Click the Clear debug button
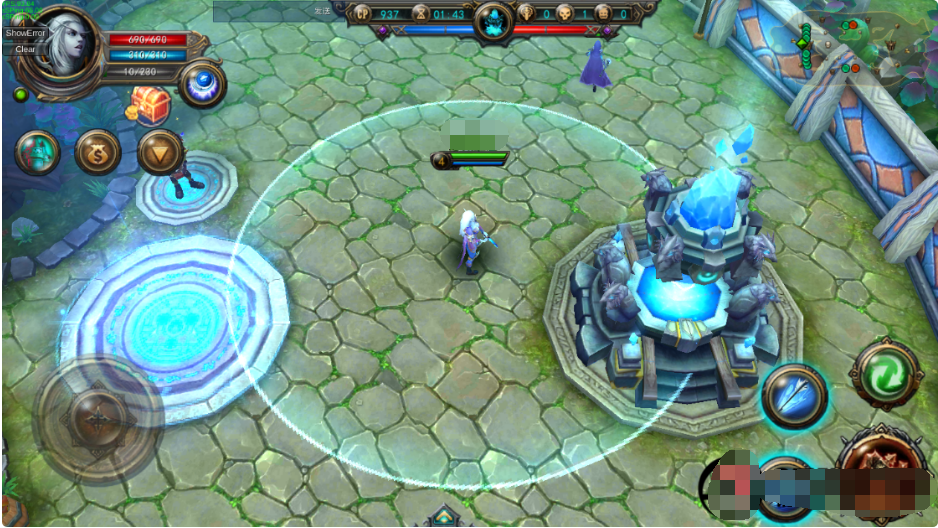 pyautogui.click(x=25, y=48)
